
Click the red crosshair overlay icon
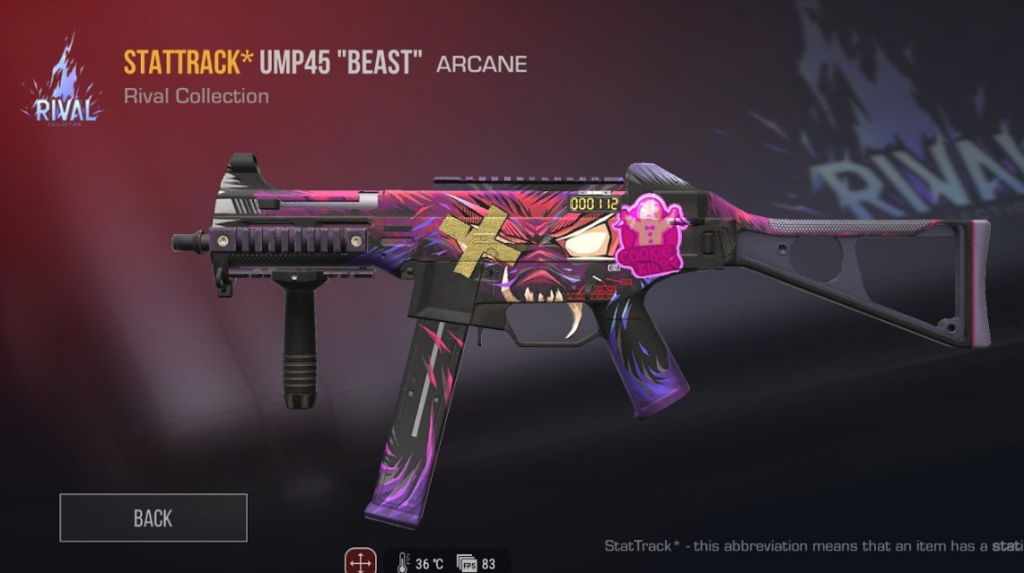point(360,561)
